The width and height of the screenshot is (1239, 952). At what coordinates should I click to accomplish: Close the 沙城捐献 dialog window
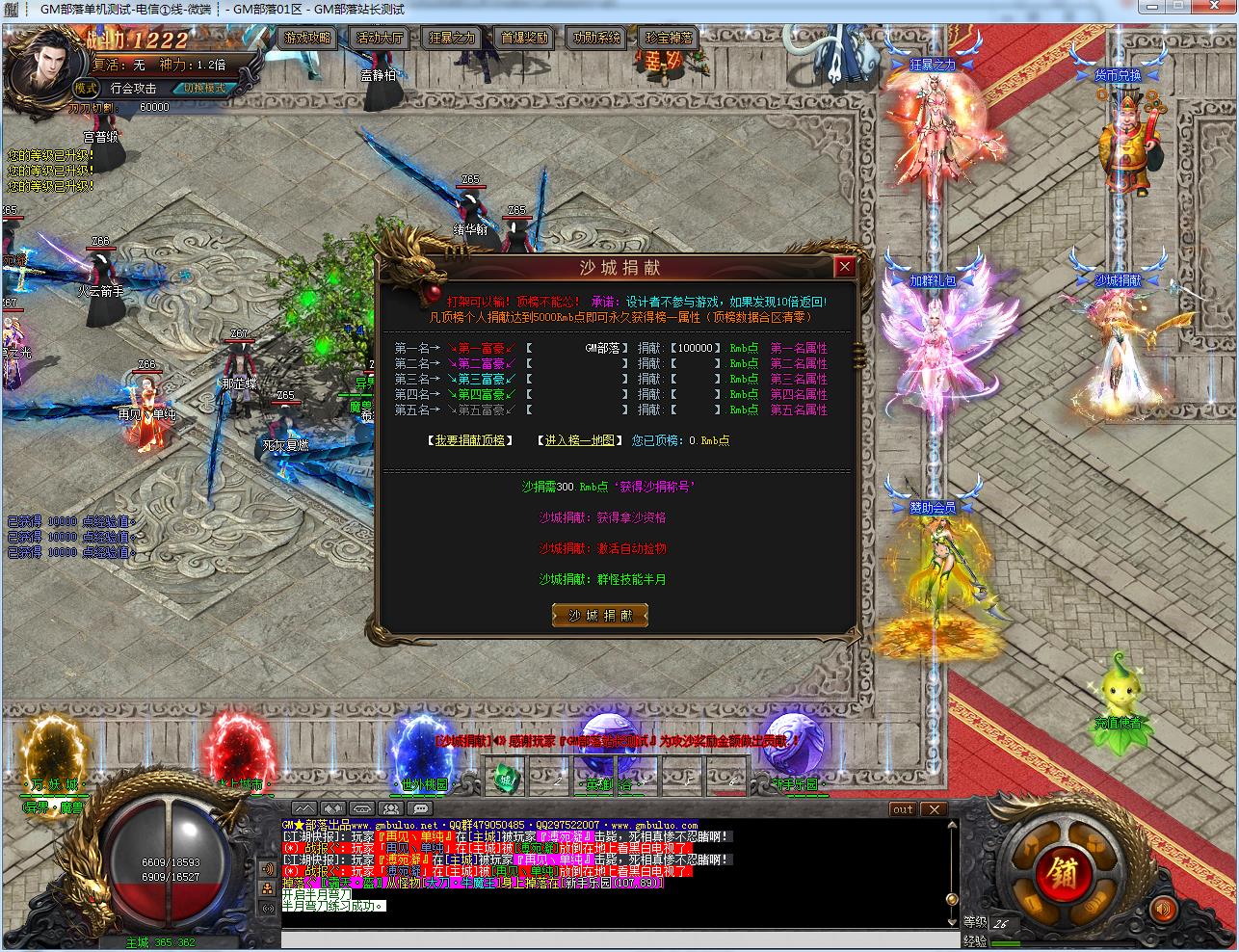coord(845,266)
